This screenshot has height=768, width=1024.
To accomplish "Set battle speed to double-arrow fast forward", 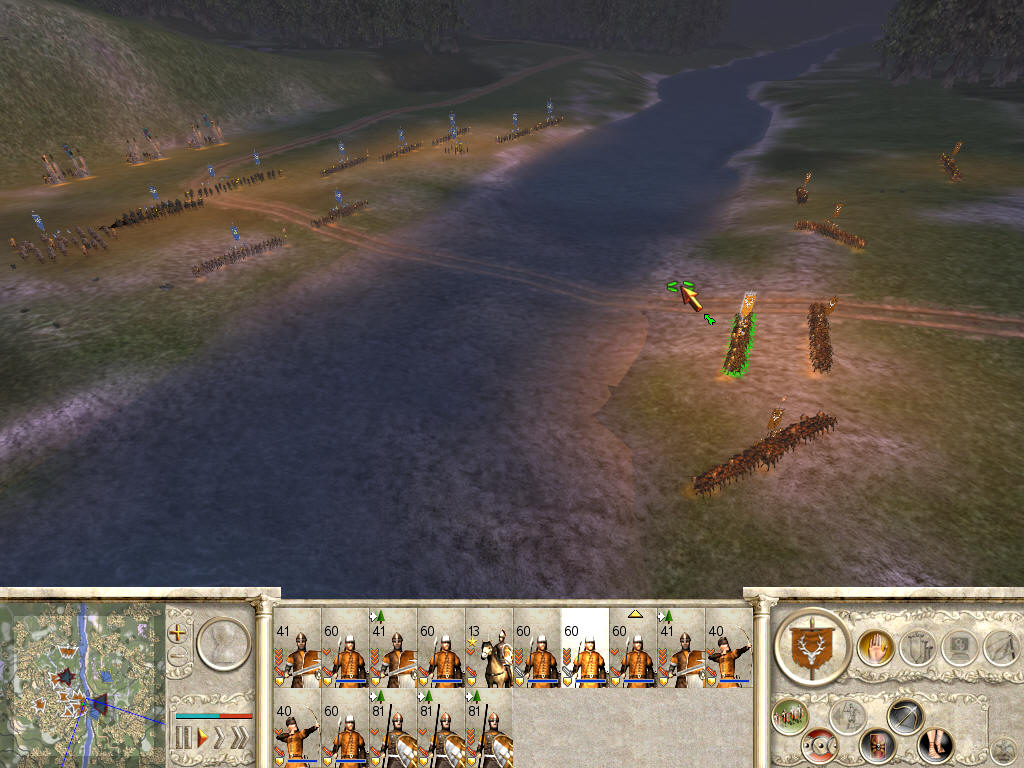I will pos(220,739).
